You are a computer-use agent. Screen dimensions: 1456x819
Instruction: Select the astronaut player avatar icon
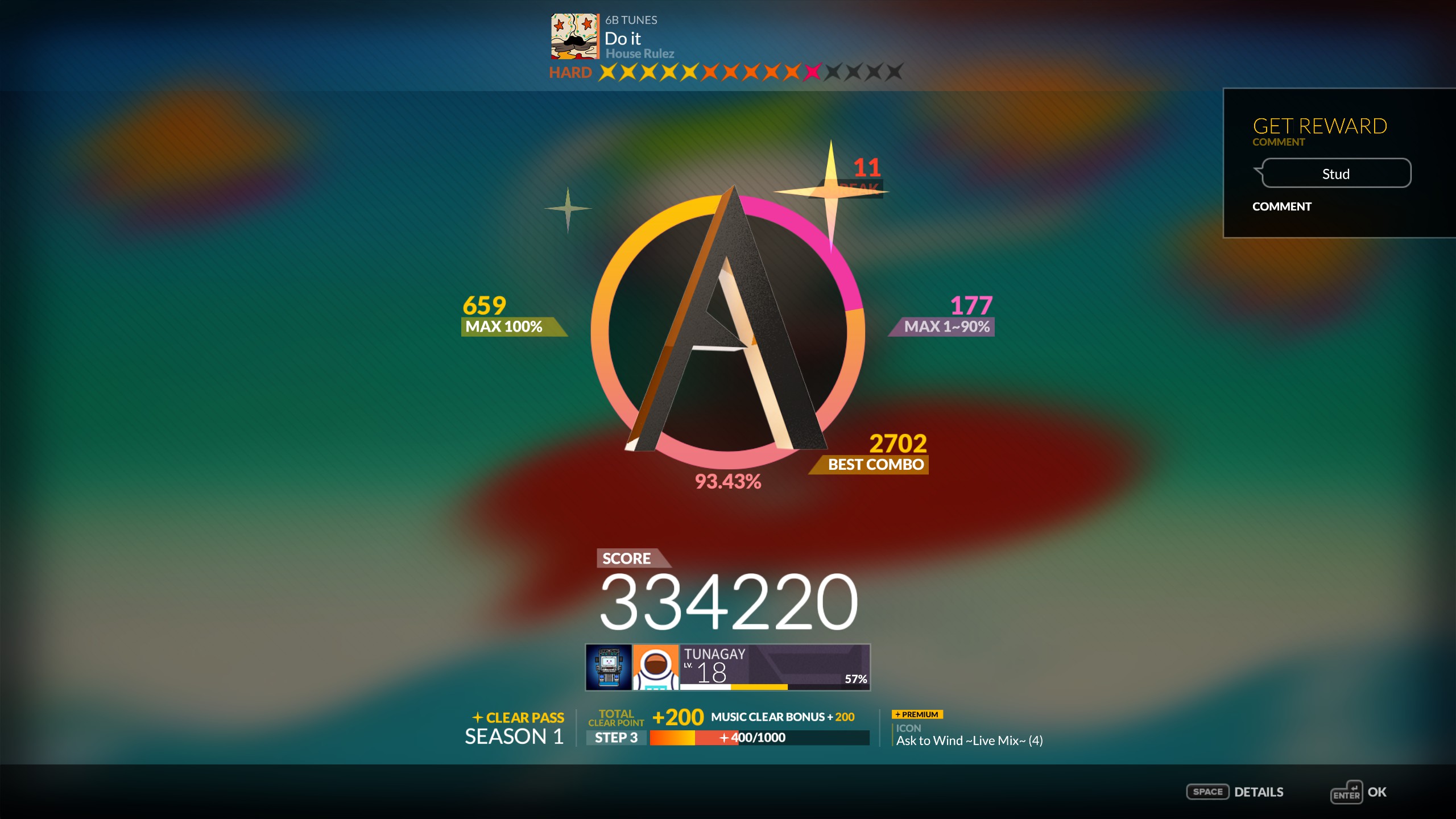pyautogui.click(x=656, y=667)
